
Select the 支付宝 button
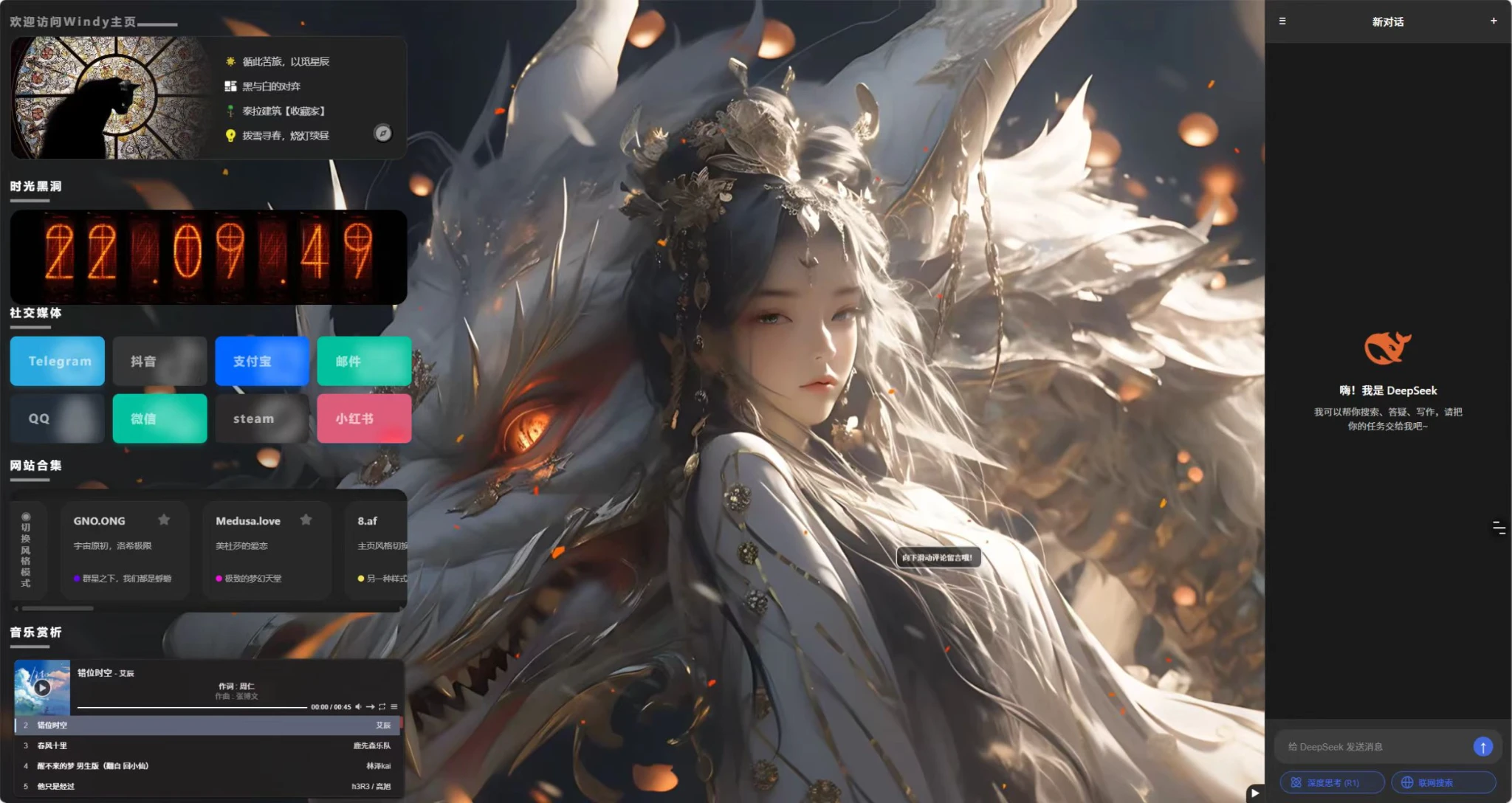coord(262,361)
